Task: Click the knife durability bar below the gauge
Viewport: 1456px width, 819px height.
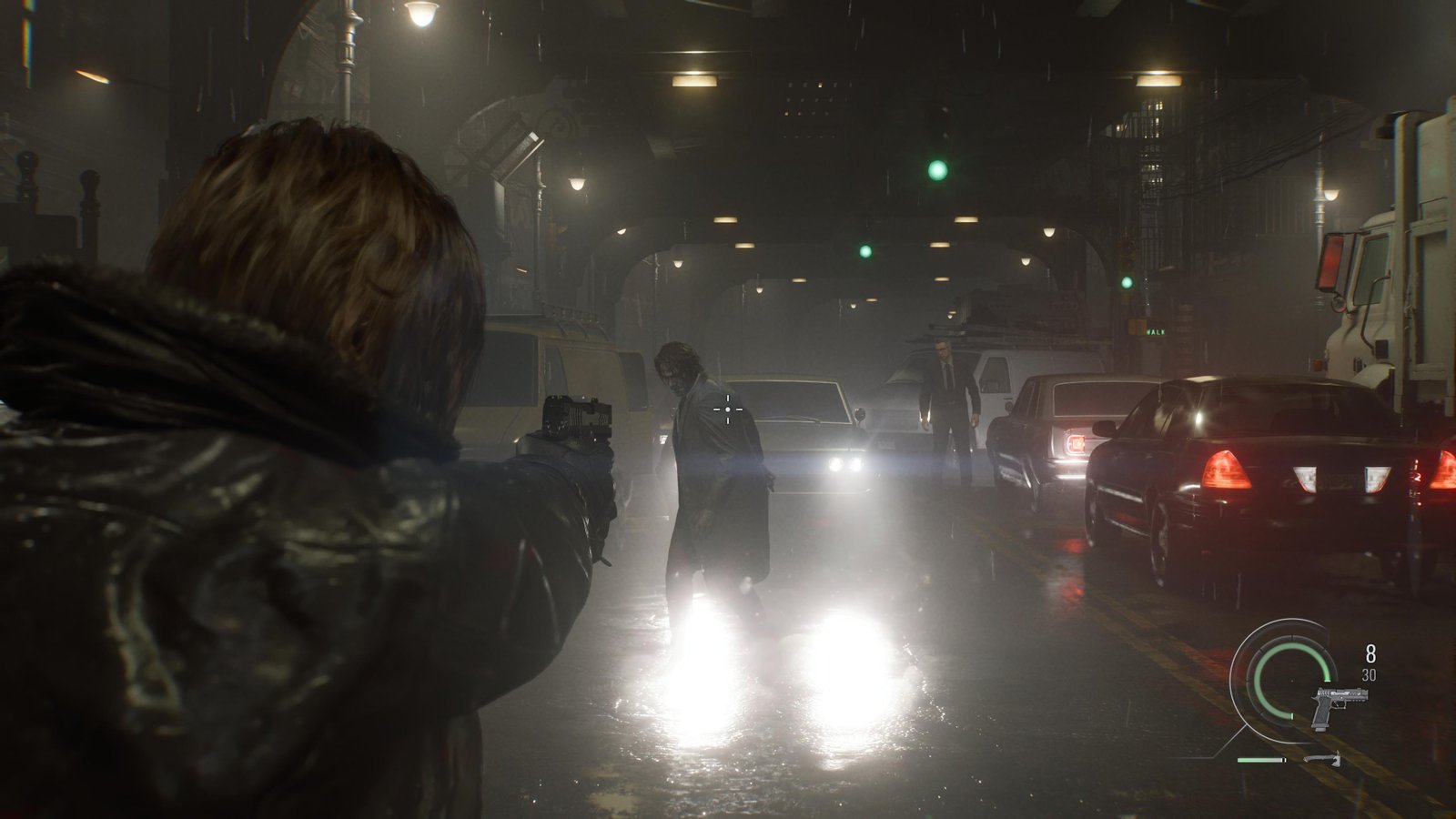Action: click(x=1261, y=760)
